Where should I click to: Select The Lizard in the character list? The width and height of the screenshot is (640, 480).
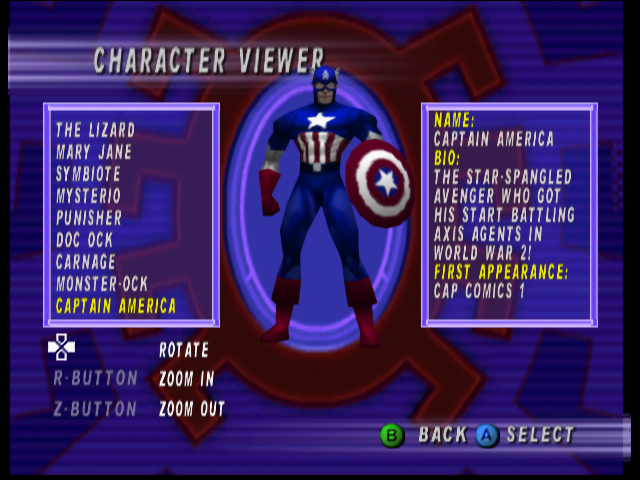(x=96, y=130)
